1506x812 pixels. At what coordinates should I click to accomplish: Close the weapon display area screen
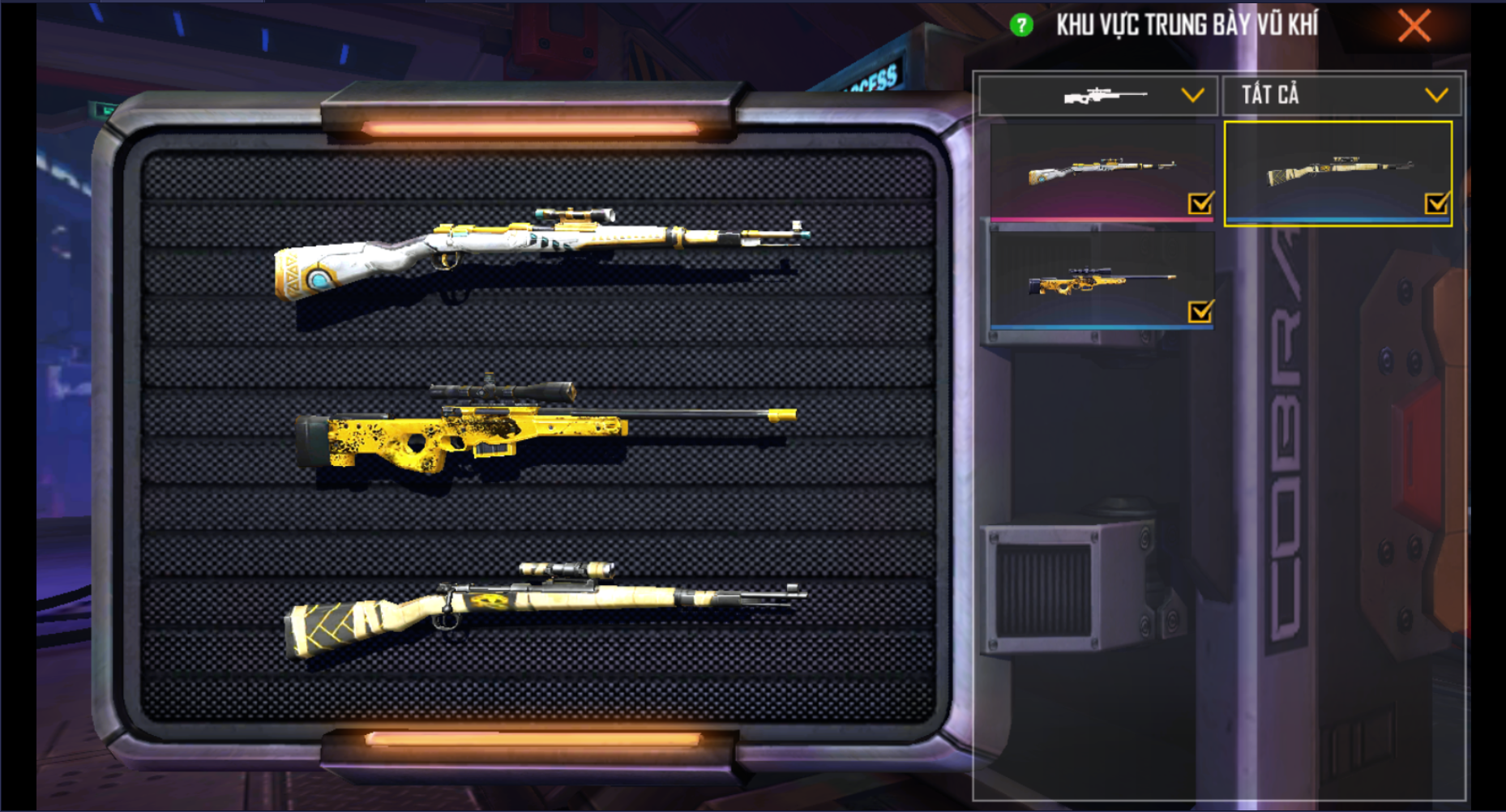pyautogui.click(x=1414, y=26)
